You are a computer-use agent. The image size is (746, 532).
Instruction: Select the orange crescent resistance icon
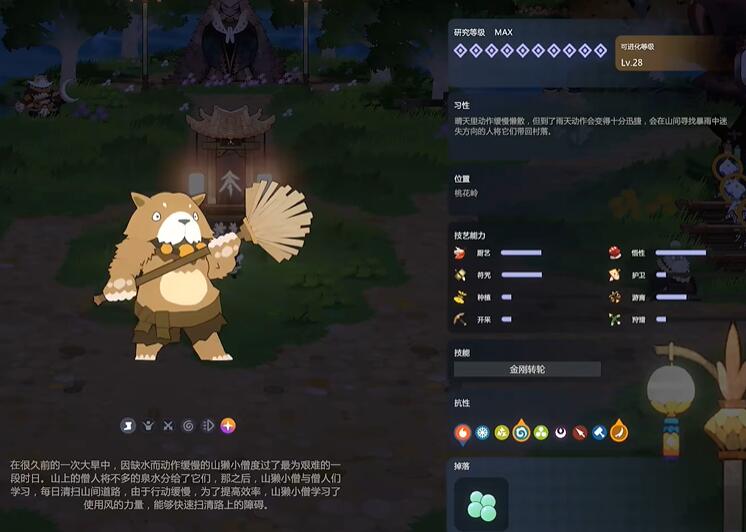click(619, 433)
